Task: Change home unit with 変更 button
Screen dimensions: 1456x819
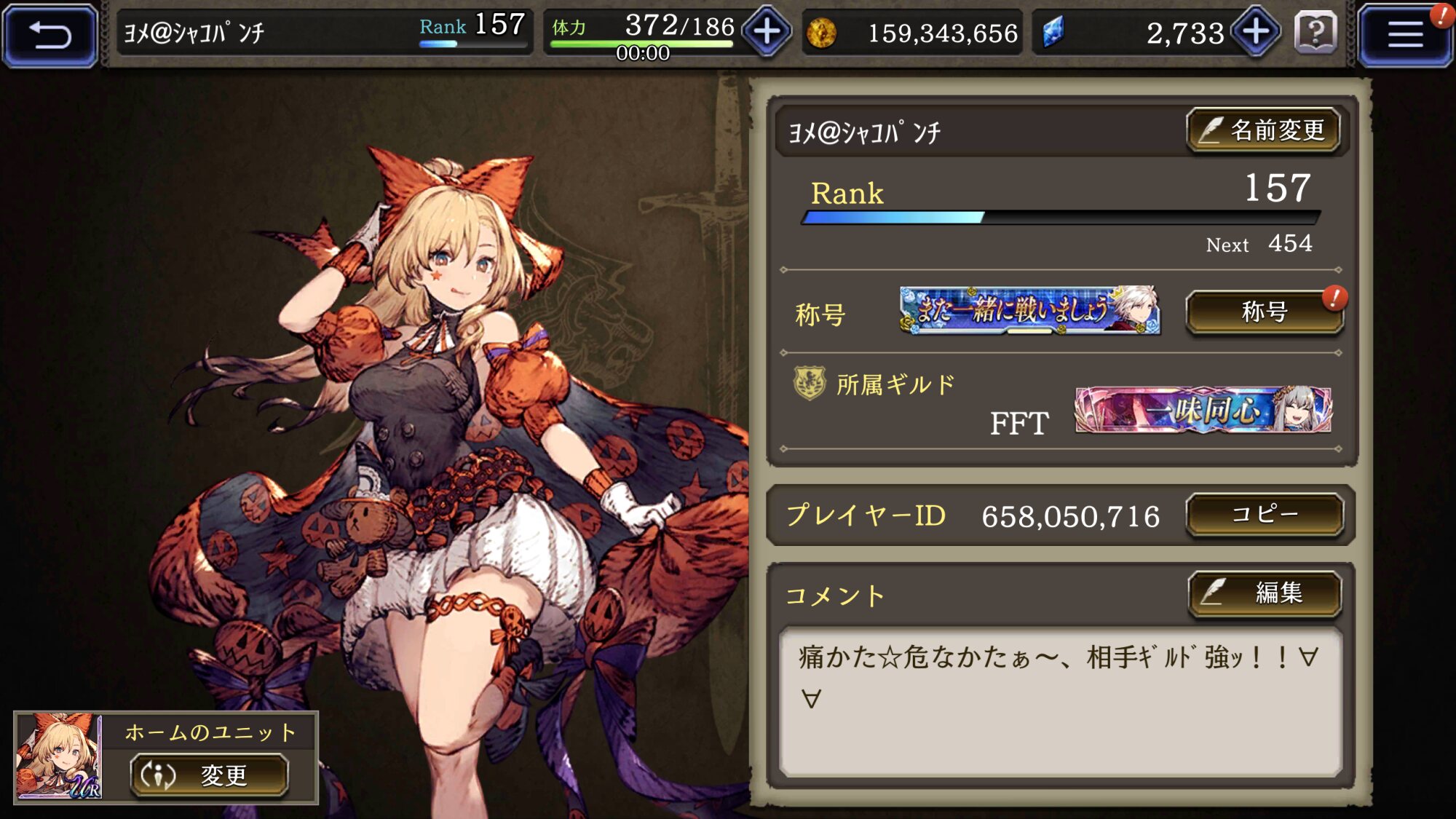Action: (x=210, y=775)
